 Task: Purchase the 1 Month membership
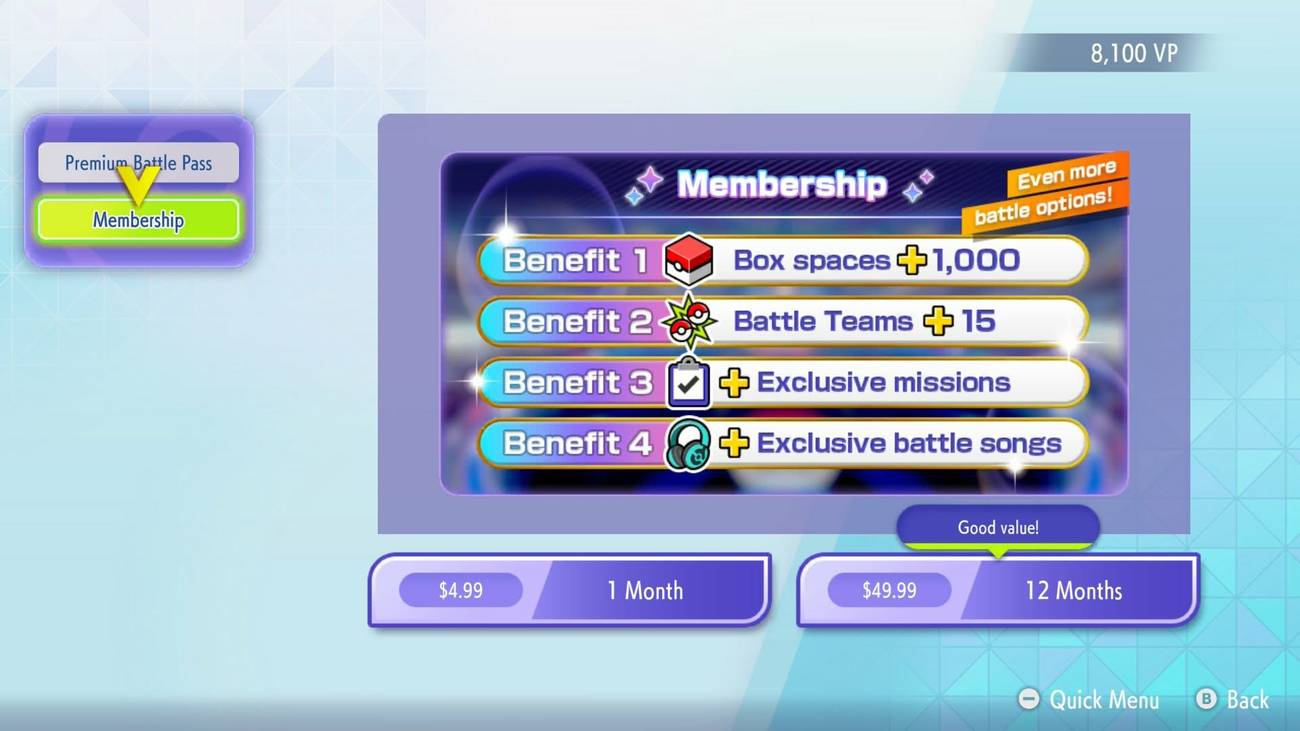pyautogui.click(x=568, y=590)
